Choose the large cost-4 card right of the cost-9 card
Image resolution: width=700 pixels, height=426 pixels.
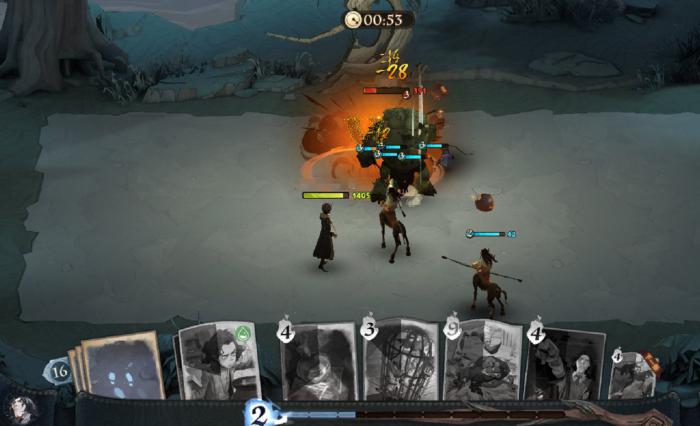tap(565, 364)
